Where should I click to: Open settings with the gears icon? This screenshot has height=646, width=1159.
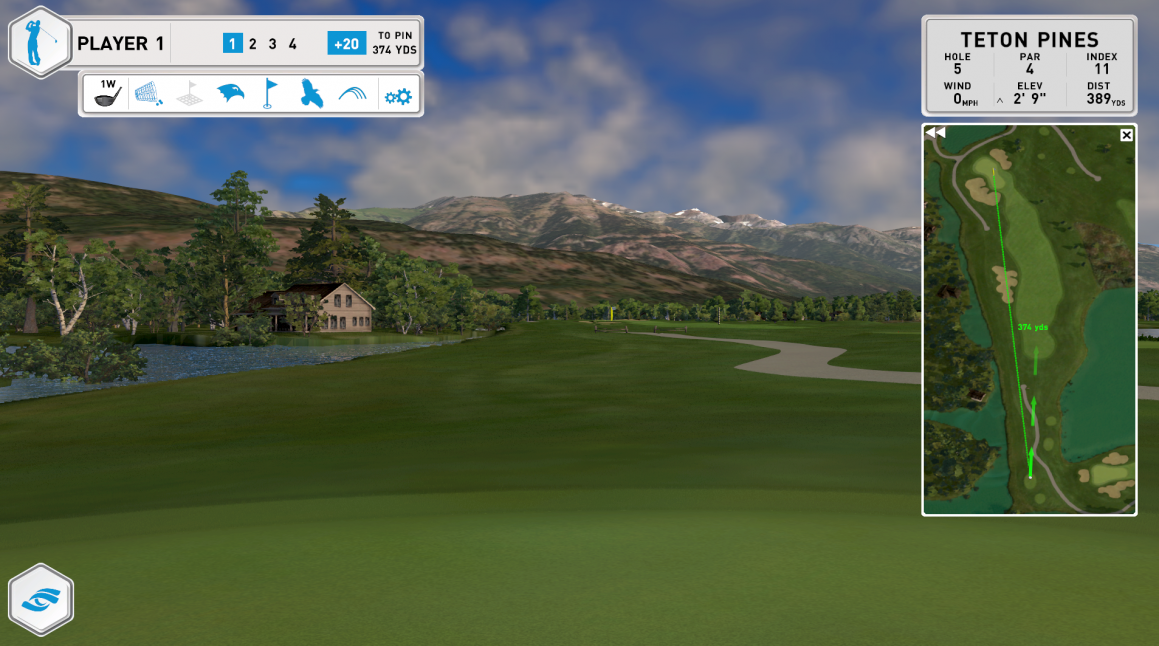click(x=398, y=95)
